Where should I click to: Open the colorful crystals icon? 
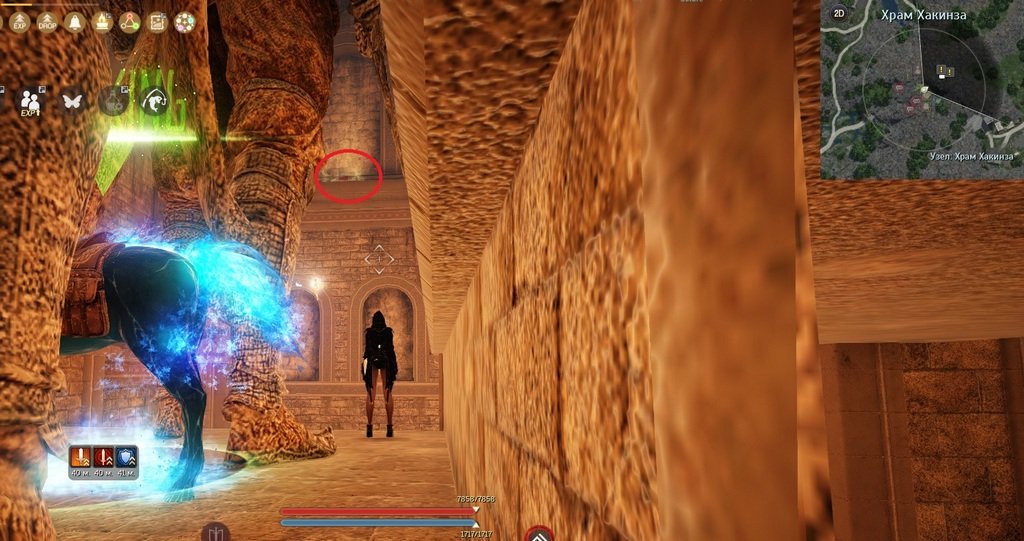pos(184,21)
